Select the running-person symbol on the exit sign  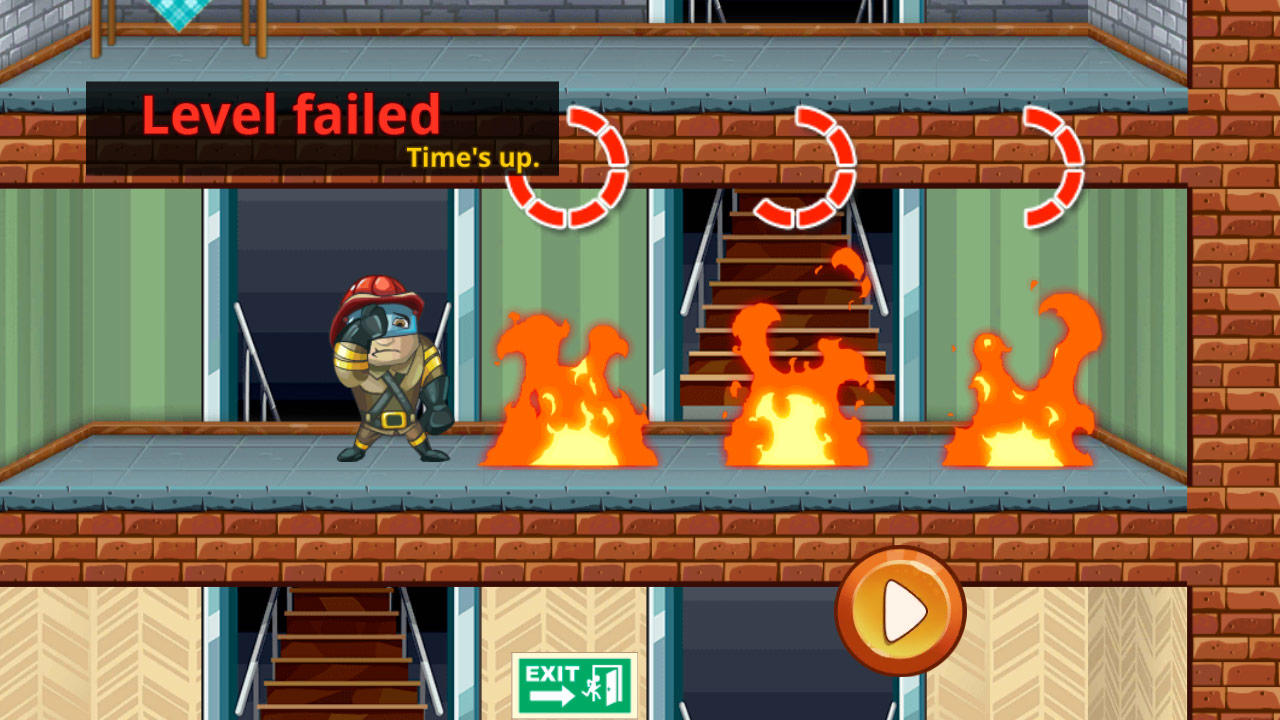click(x=592, y=685)
